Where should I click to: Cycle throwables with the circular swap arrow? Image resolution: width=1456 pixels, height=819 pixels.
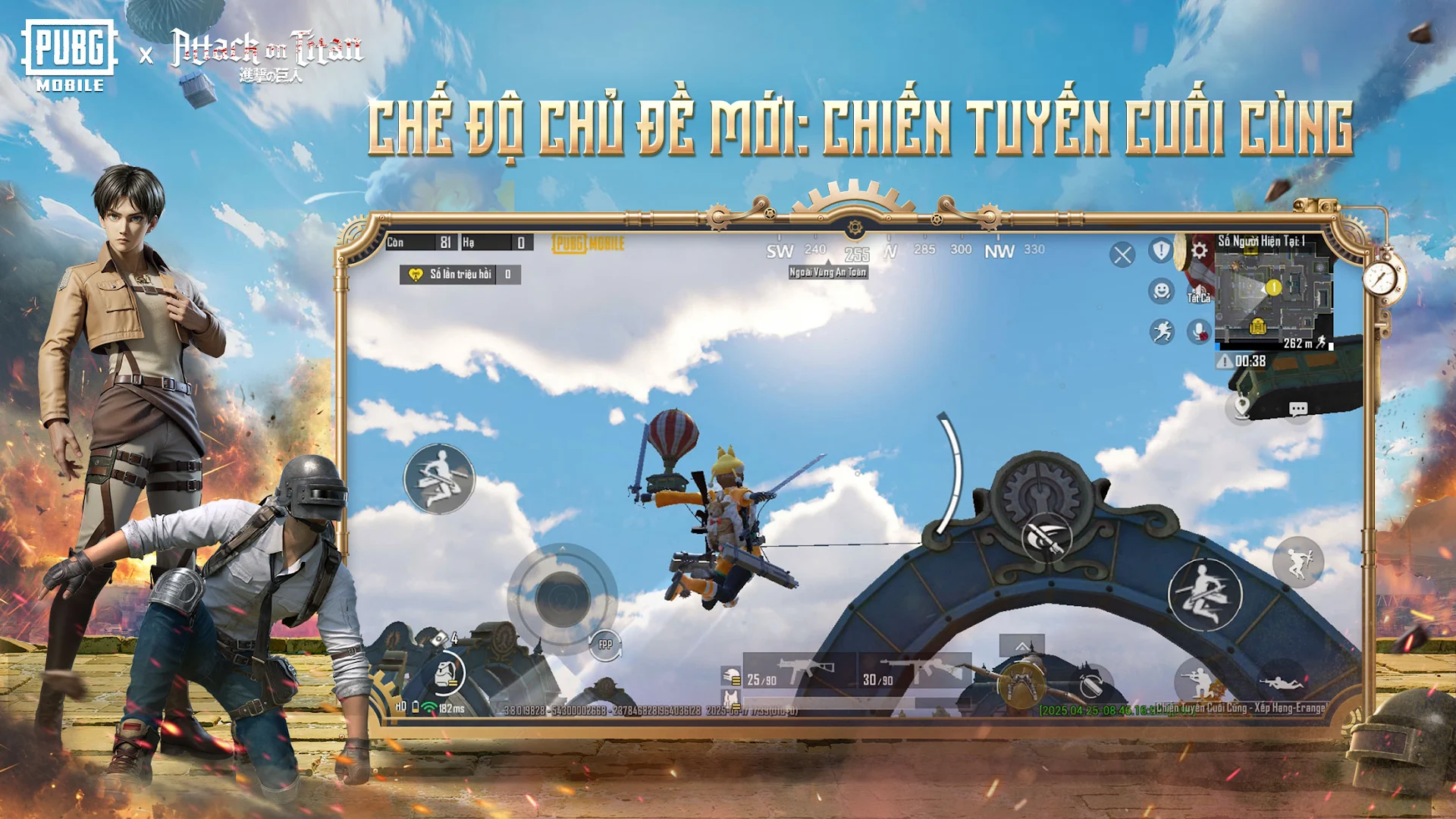click(x=1092, y=683)
